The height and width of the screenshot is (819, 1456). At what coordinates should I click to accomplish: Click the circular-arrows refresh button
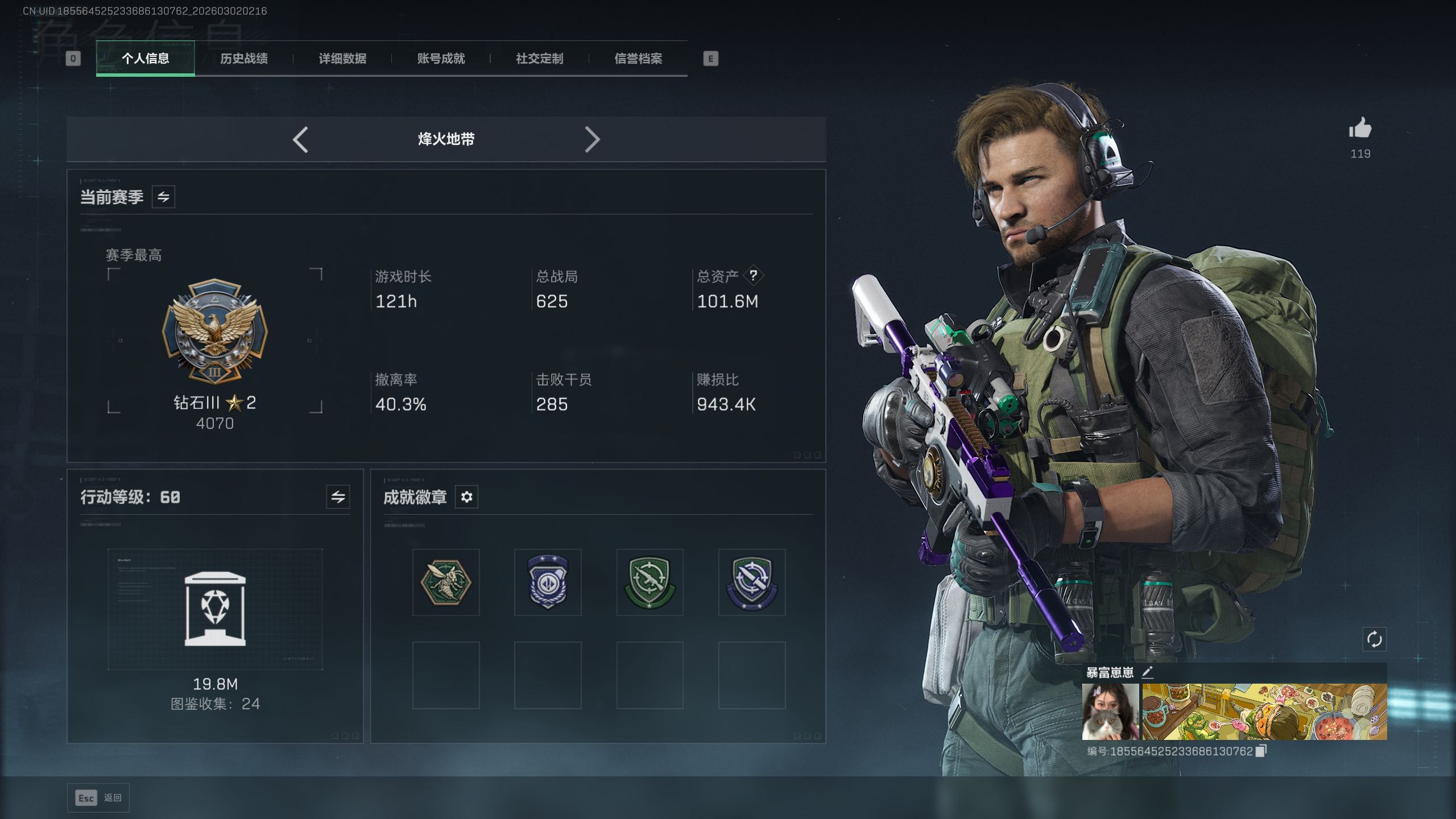[x=1374, y=639]
